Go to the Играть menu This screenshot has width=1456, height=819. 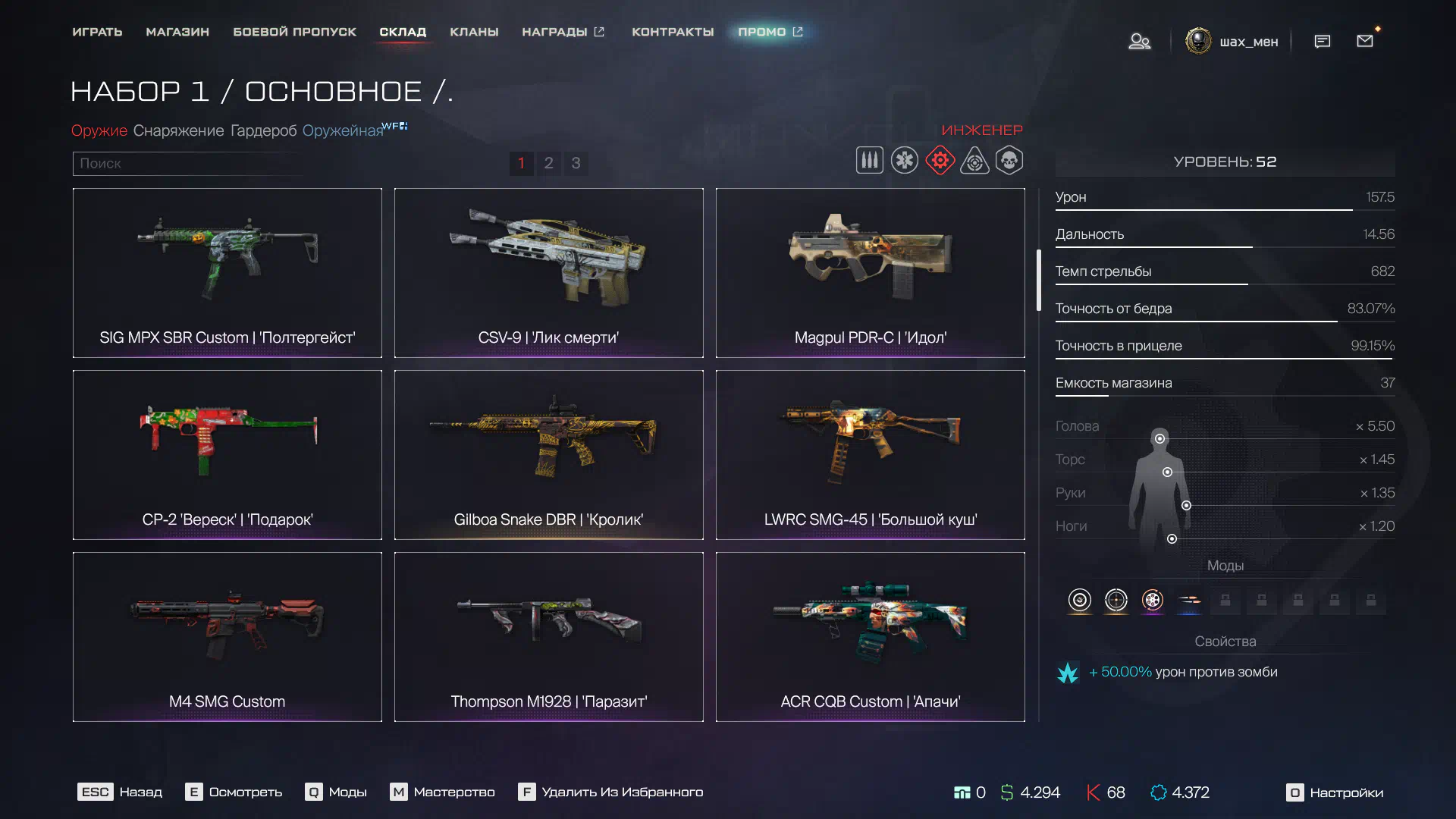tap(97, 32)
